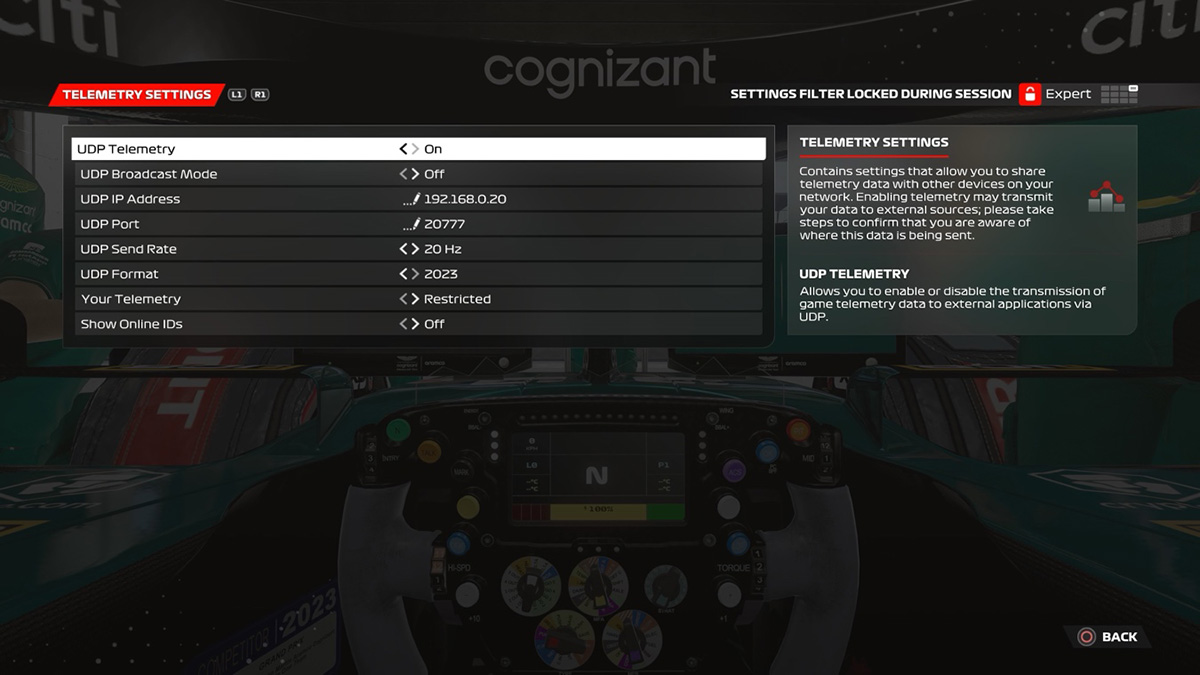Click right arrow next to UDP Format 2023
Screen dimensions: 1200x675
(415, 274)
